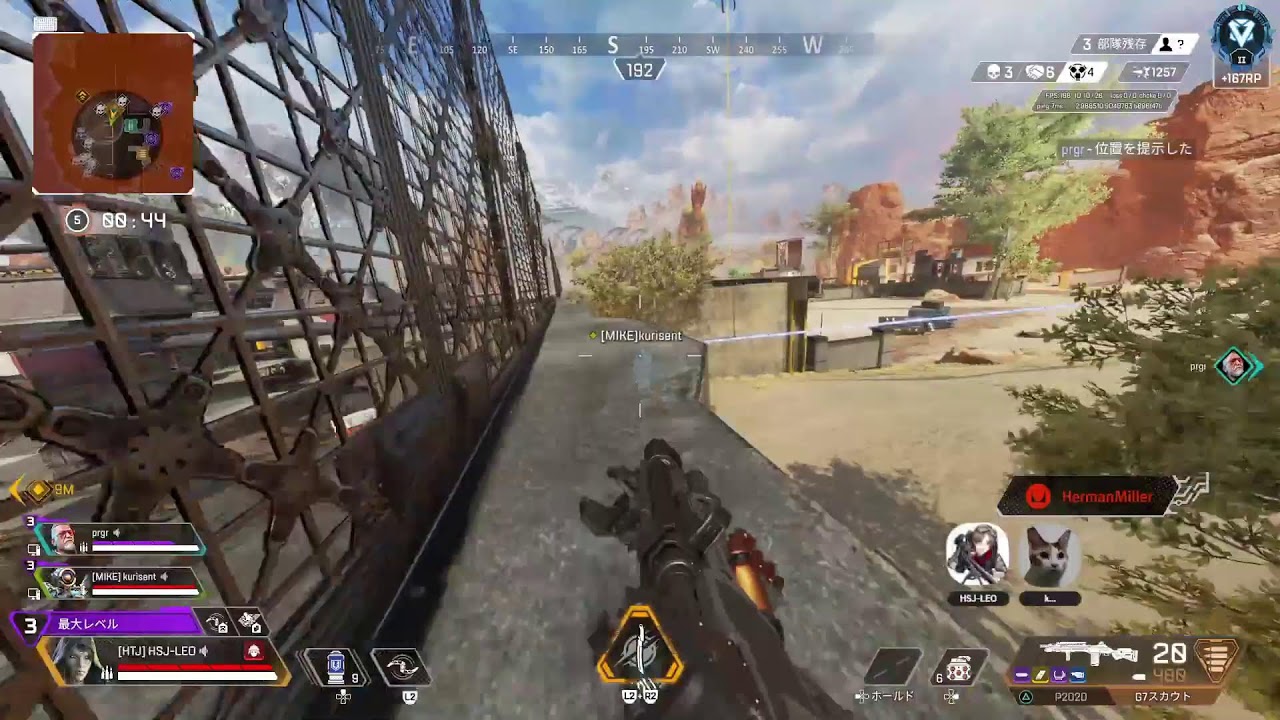1280x720 pixels.
Task: Use the shield battery item slot
Action: pyautogui.click(x=336, y=667)
